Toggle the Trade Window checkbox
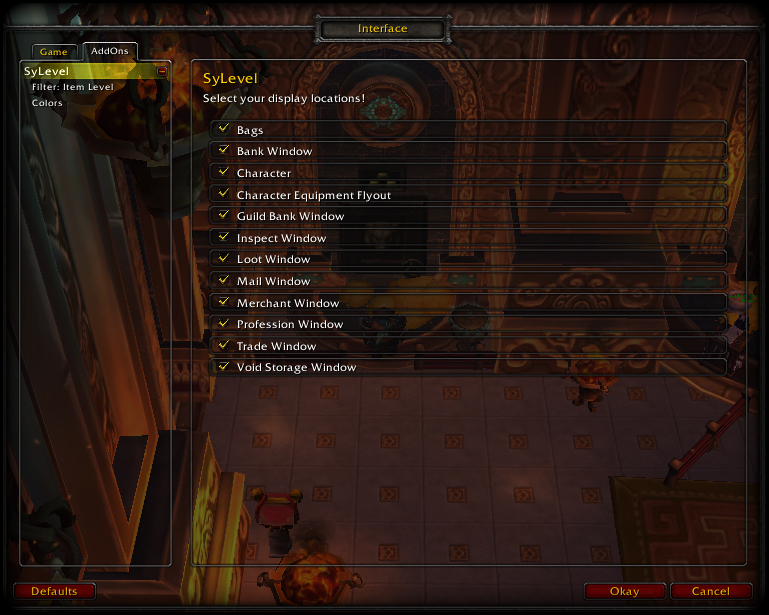 pos(223,346)
